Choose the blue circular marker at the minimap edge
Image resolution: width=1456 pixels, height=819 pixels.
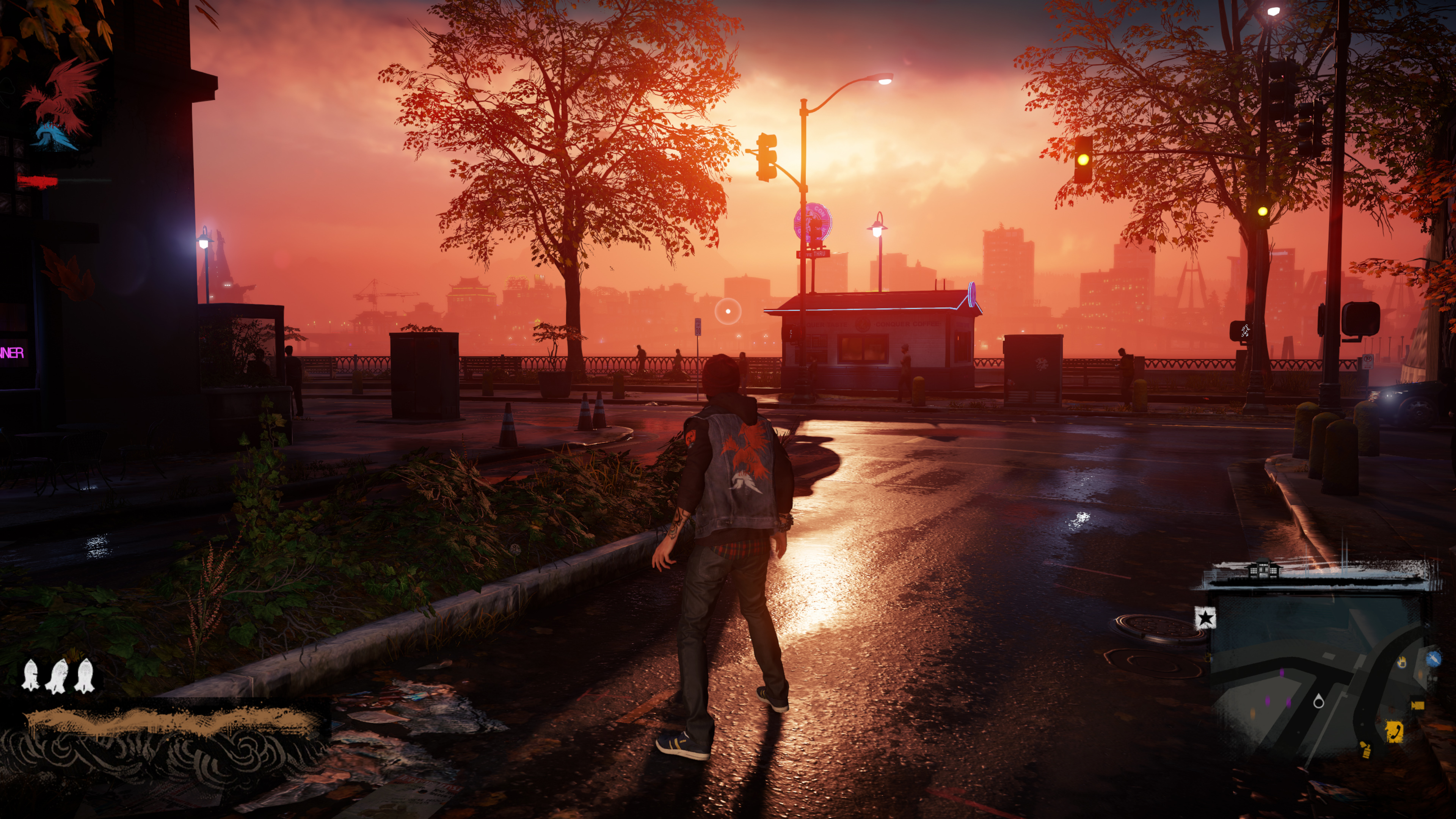pyautogui.click(x=1433, y=659)
